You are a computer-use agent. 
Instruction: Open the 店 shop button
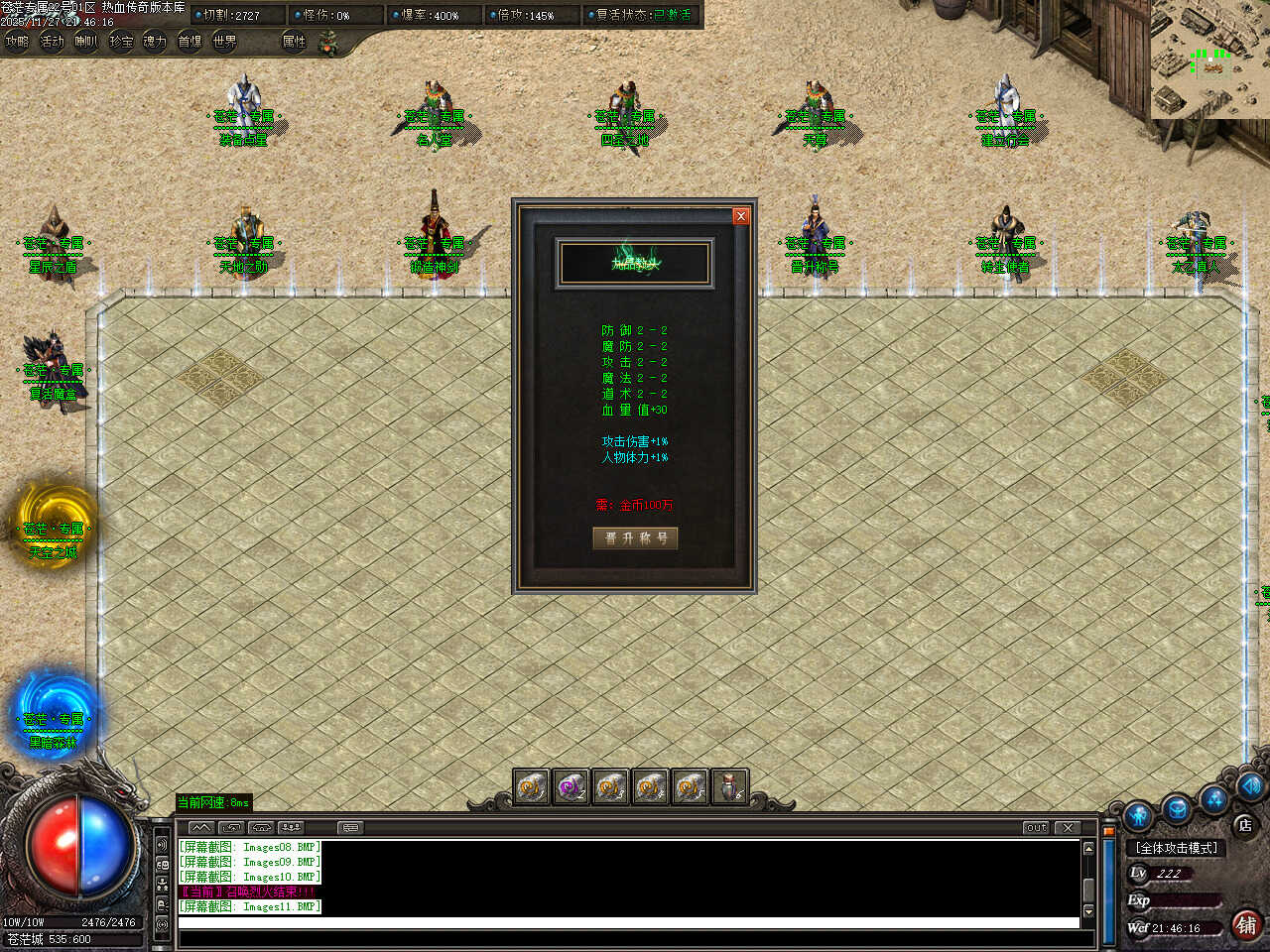[1244, 825]
